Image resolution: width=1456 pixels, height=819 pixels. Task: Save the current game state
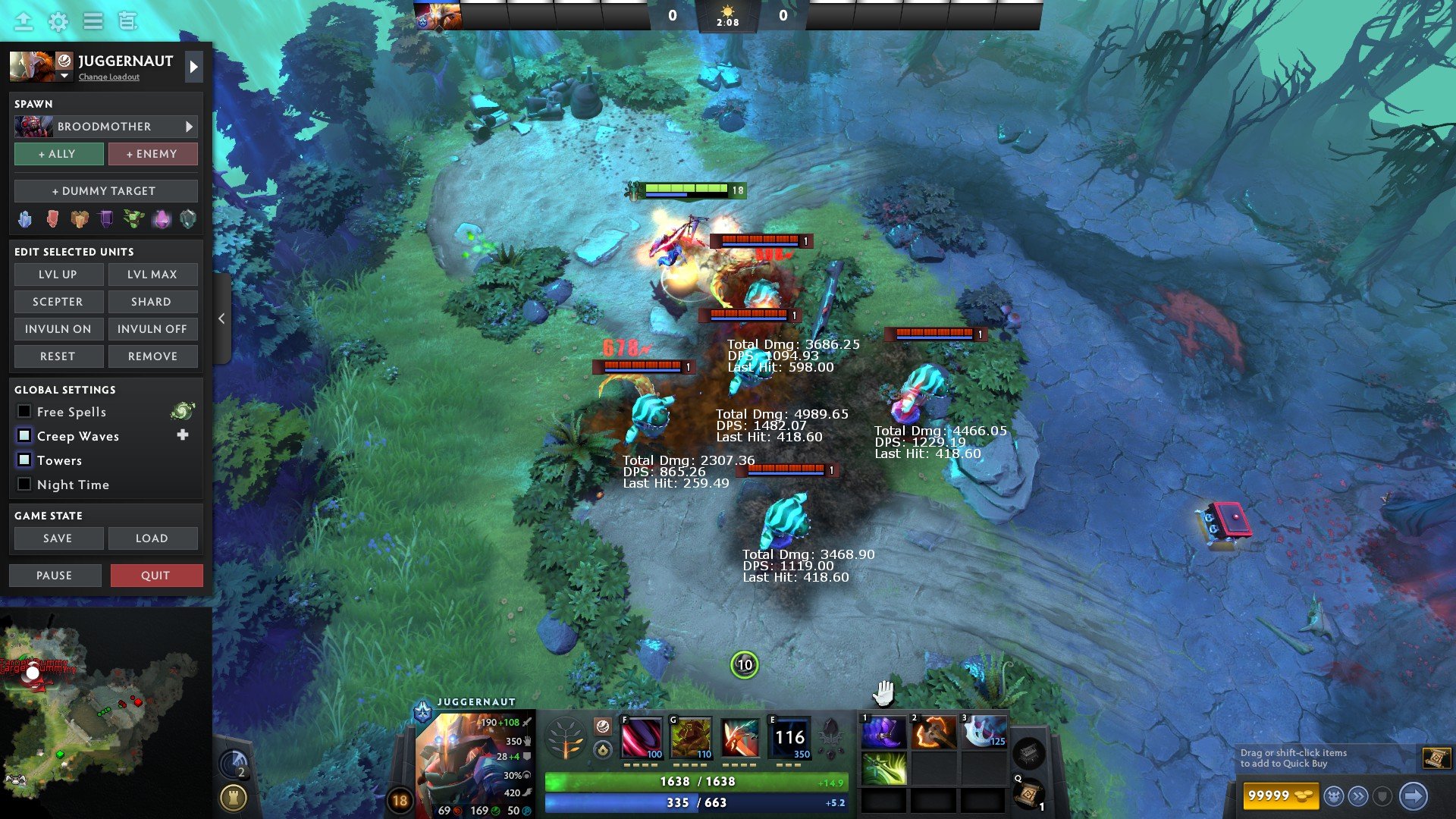click(x=58, y=538)
